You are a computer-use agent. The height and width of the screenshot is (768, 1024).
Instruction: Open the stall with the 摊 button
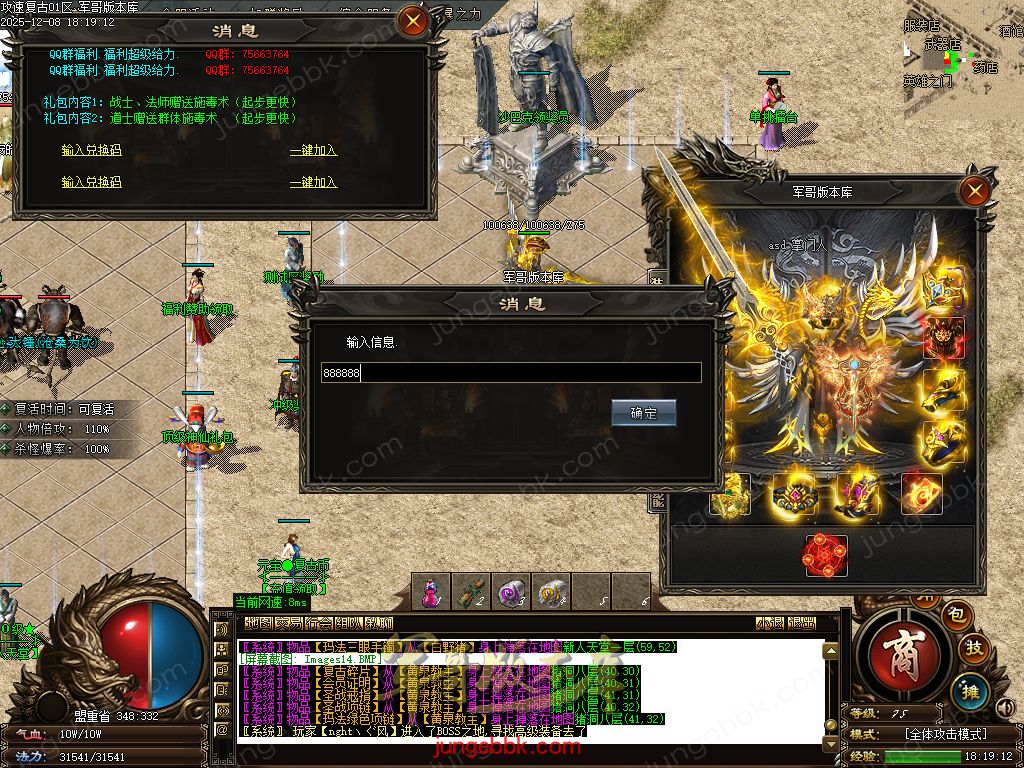969,688
